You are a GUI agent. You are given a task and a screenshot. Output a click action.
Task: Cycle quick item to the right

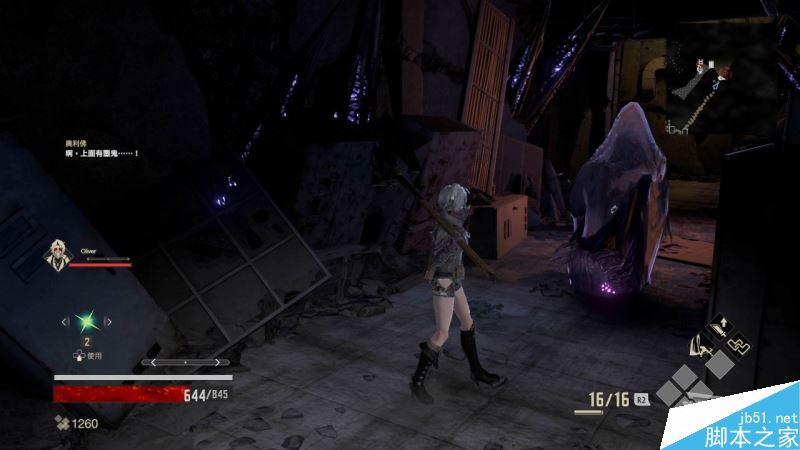tap(109, 321)
